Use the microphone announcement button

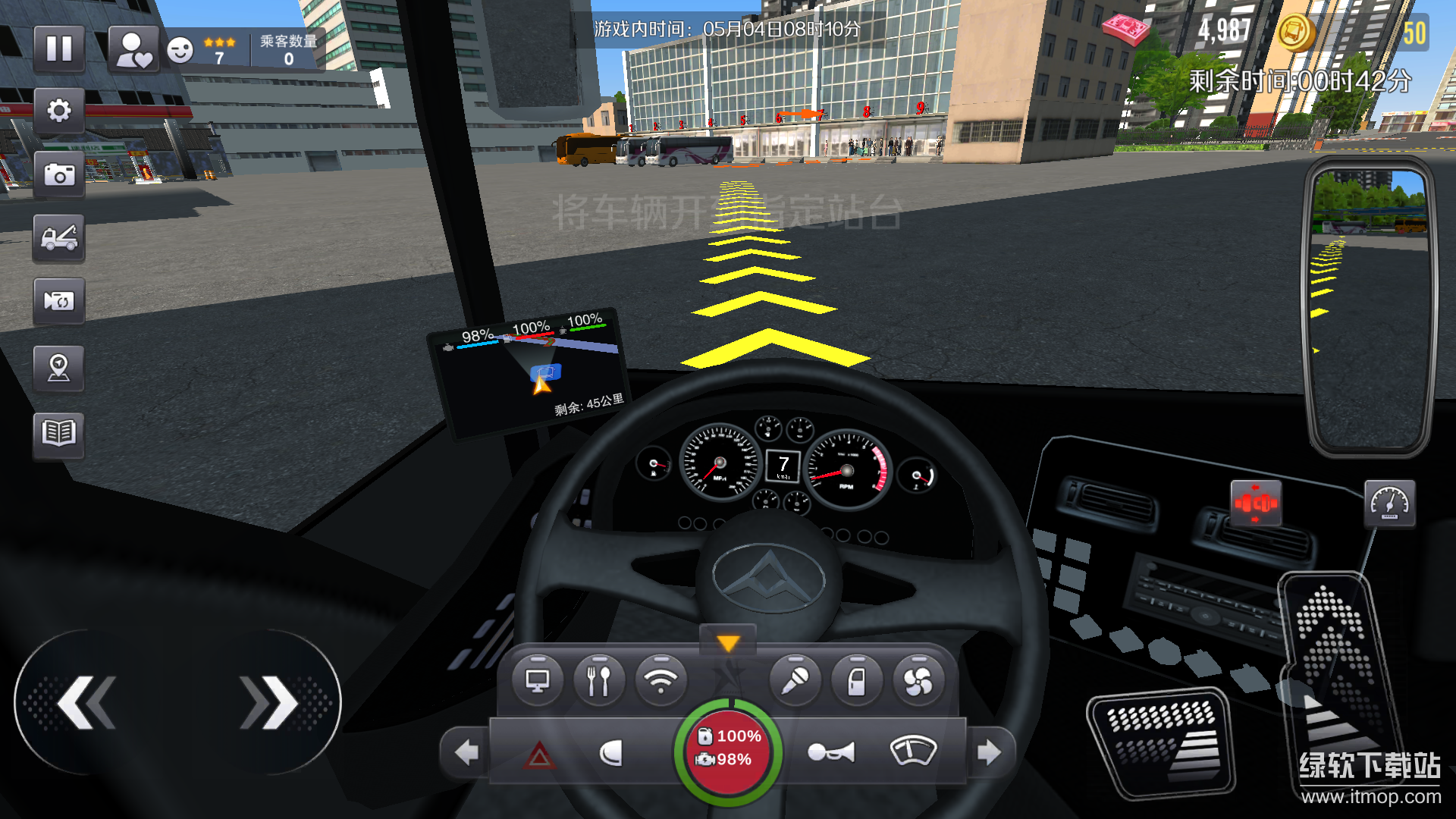[795, 681]
